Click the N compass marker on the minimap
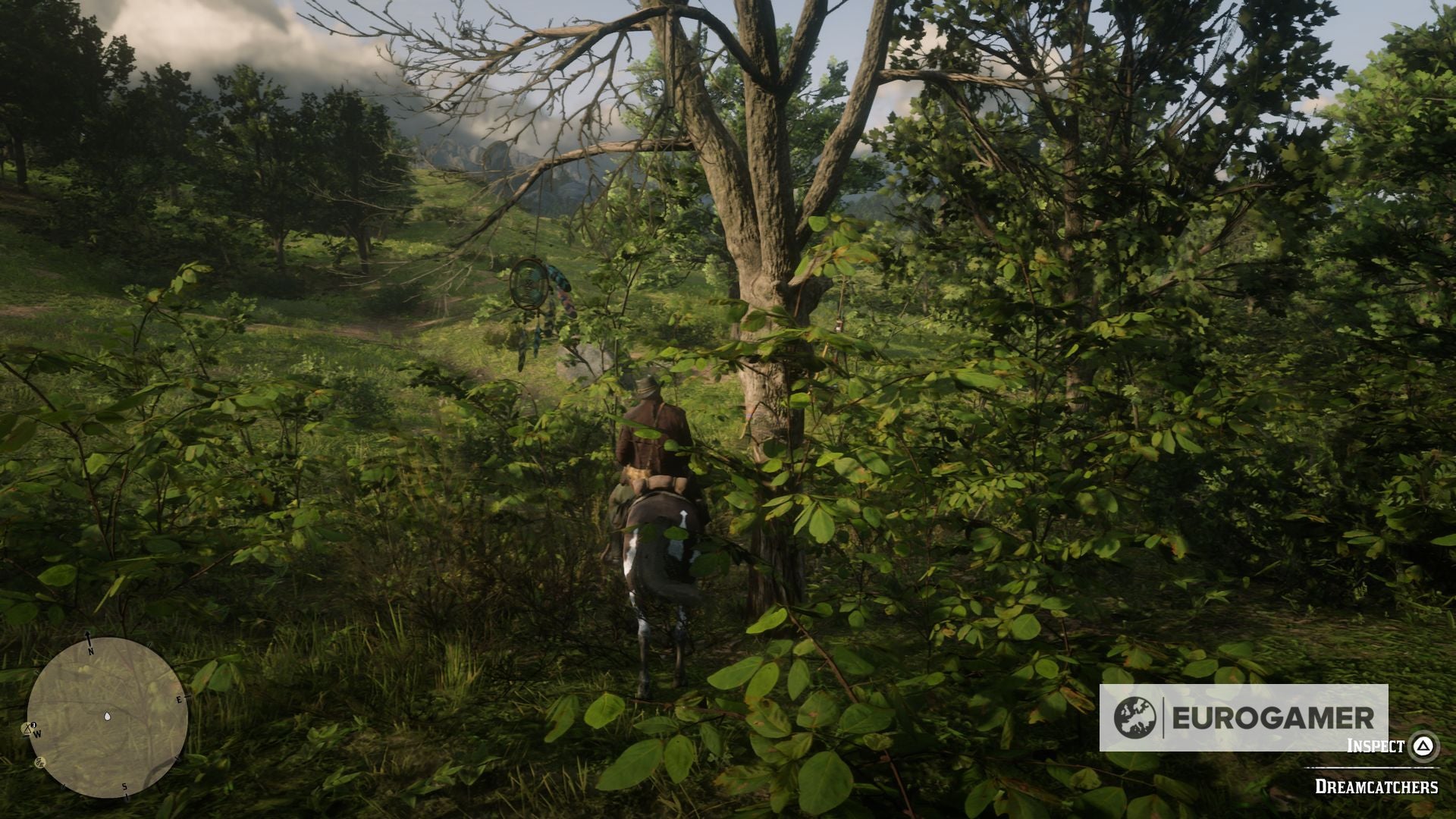This screenshot has width=1456, height=819. click(91, 650)
